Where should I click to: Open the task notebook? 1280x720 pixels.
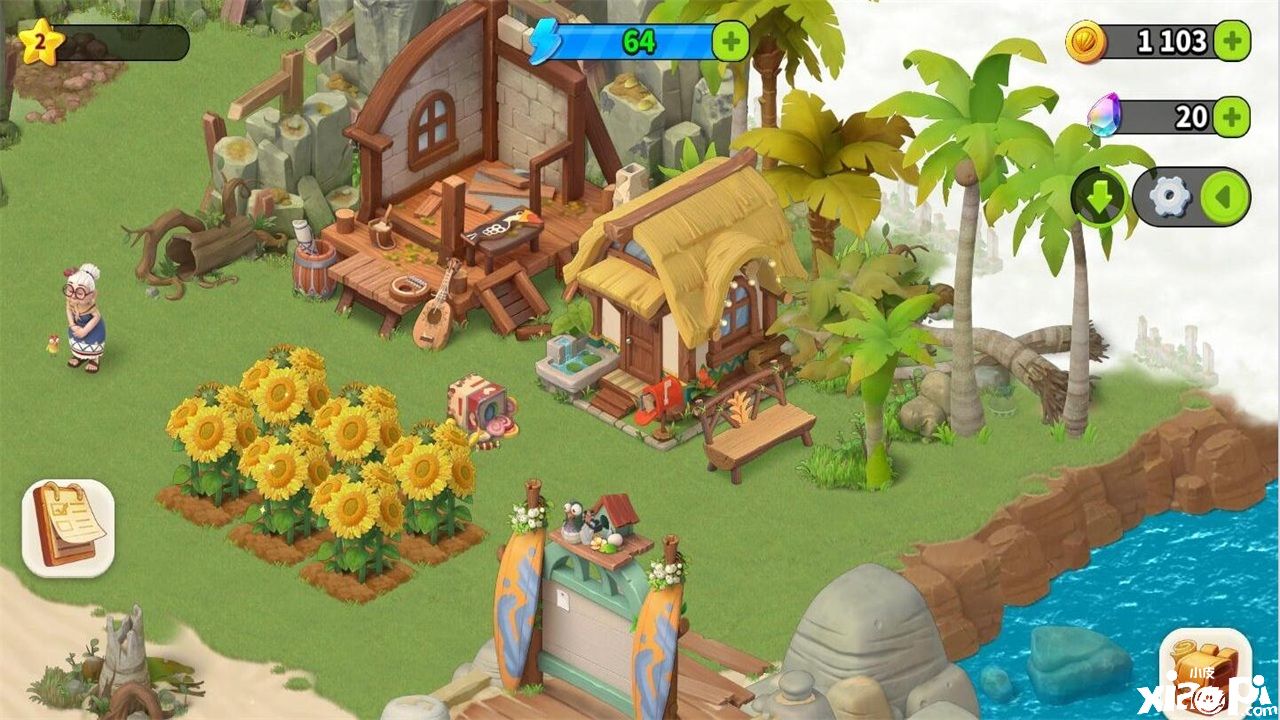click(x=68, y=527)
